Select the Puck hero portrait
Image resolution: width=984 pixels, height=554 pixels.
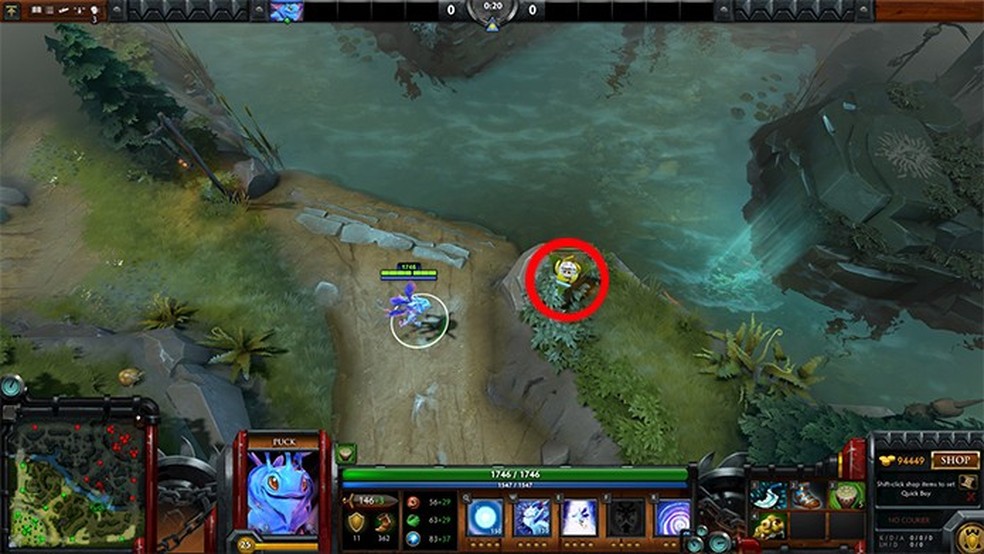[281, 492]
